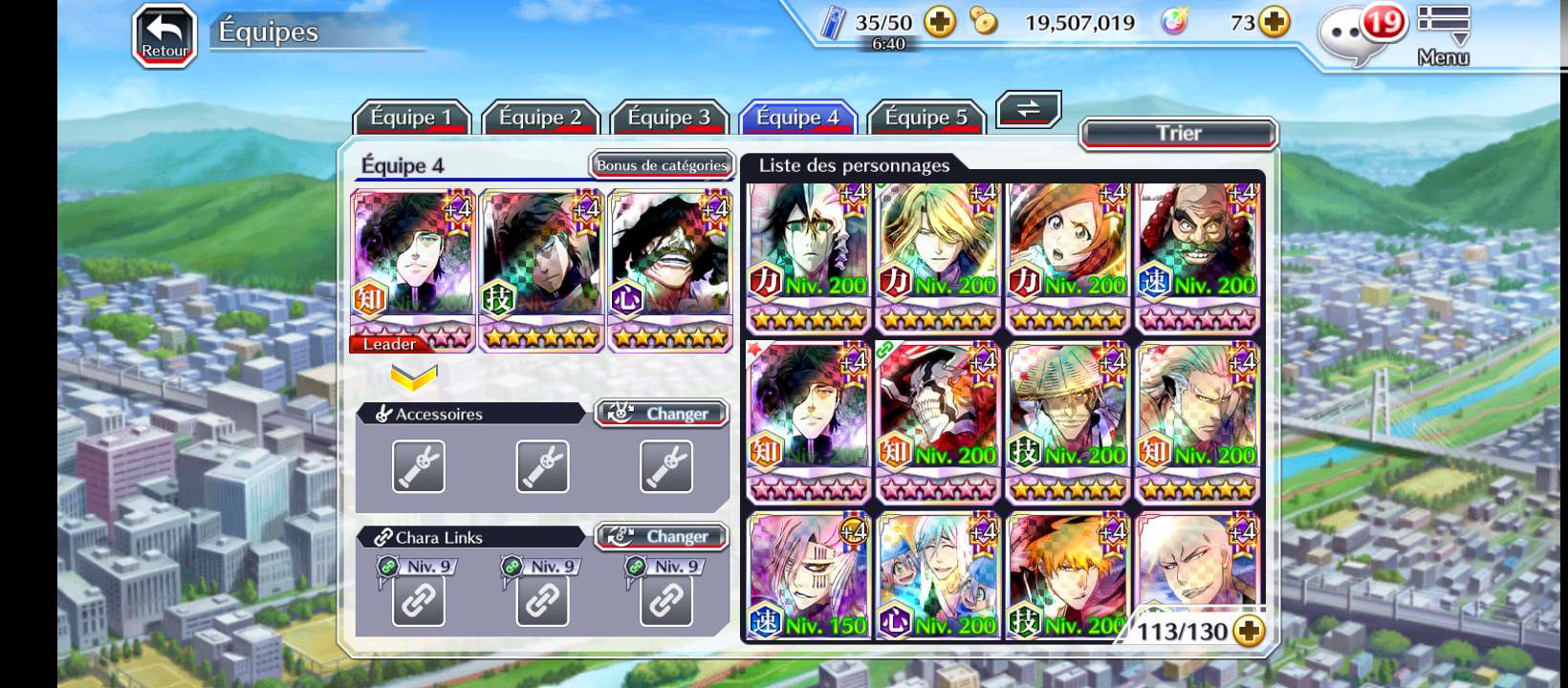Buy more spirit orbs with the plus button
Image resolution: width=1568 pixels, height=688 pixels.
pyautogui.click(x=1274, y=22)
